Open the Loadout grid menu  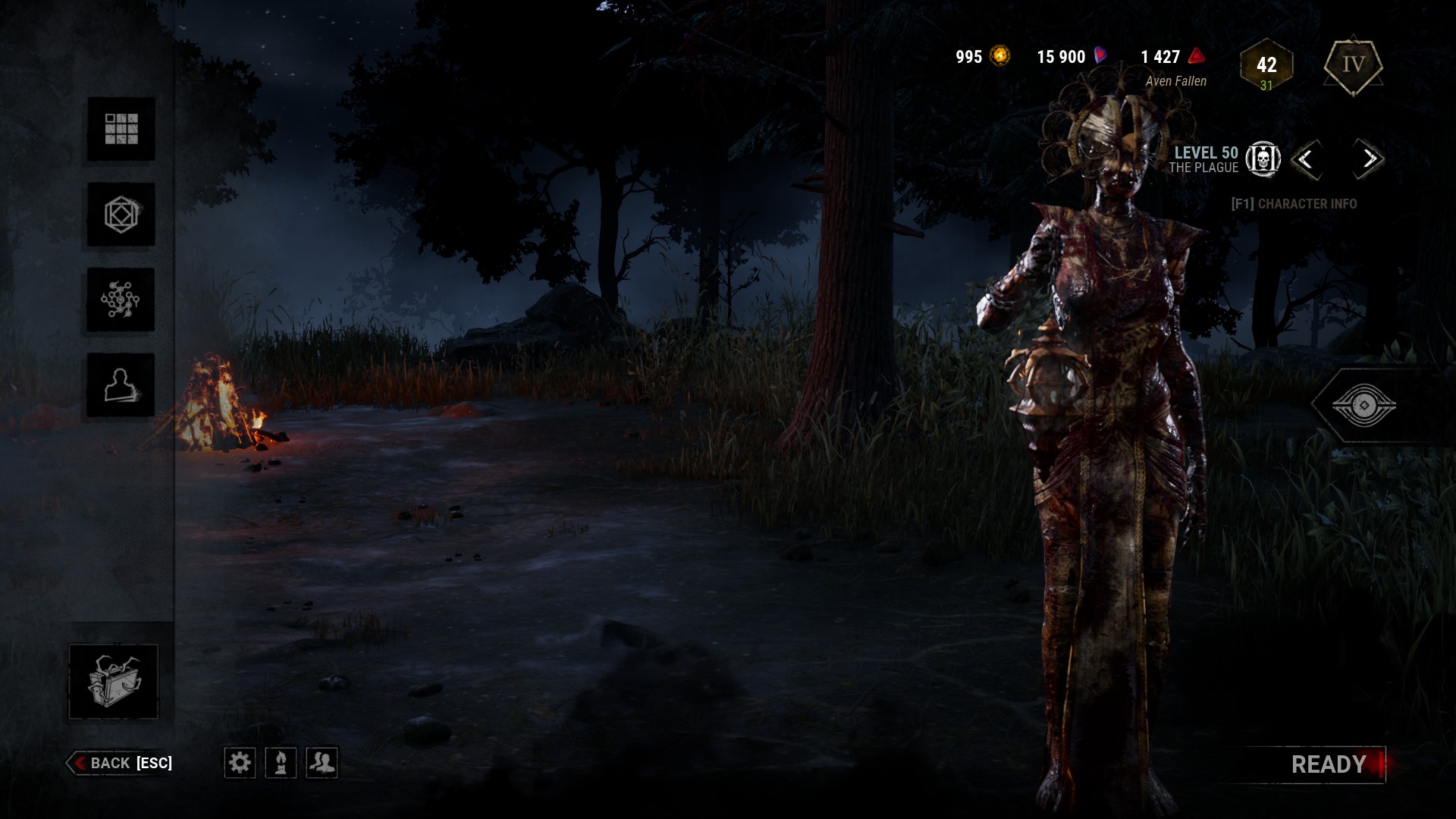point(121,129)
